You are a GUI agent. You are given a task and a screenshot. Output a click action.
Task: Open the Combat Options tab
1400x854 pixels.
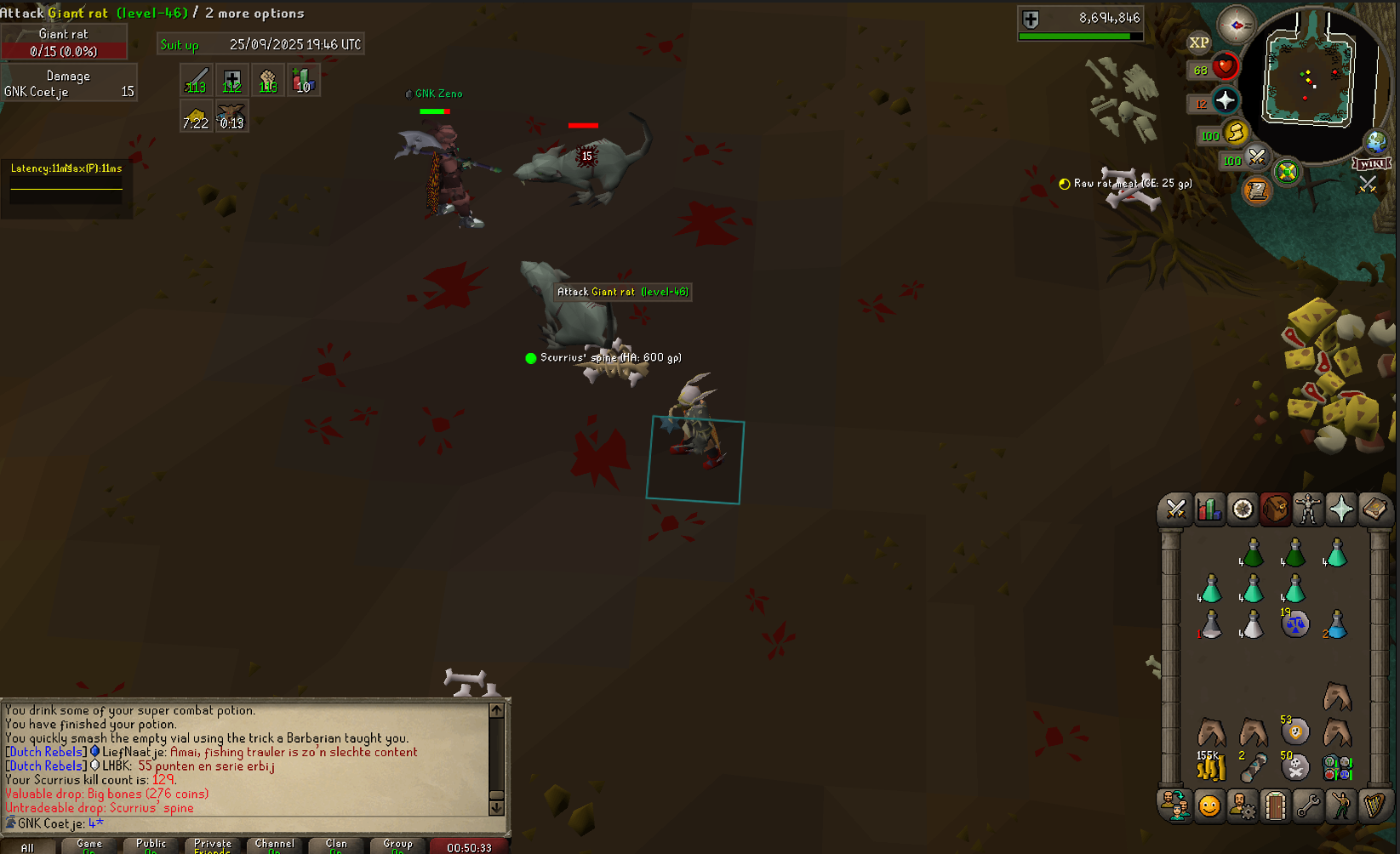(1176, 510)
